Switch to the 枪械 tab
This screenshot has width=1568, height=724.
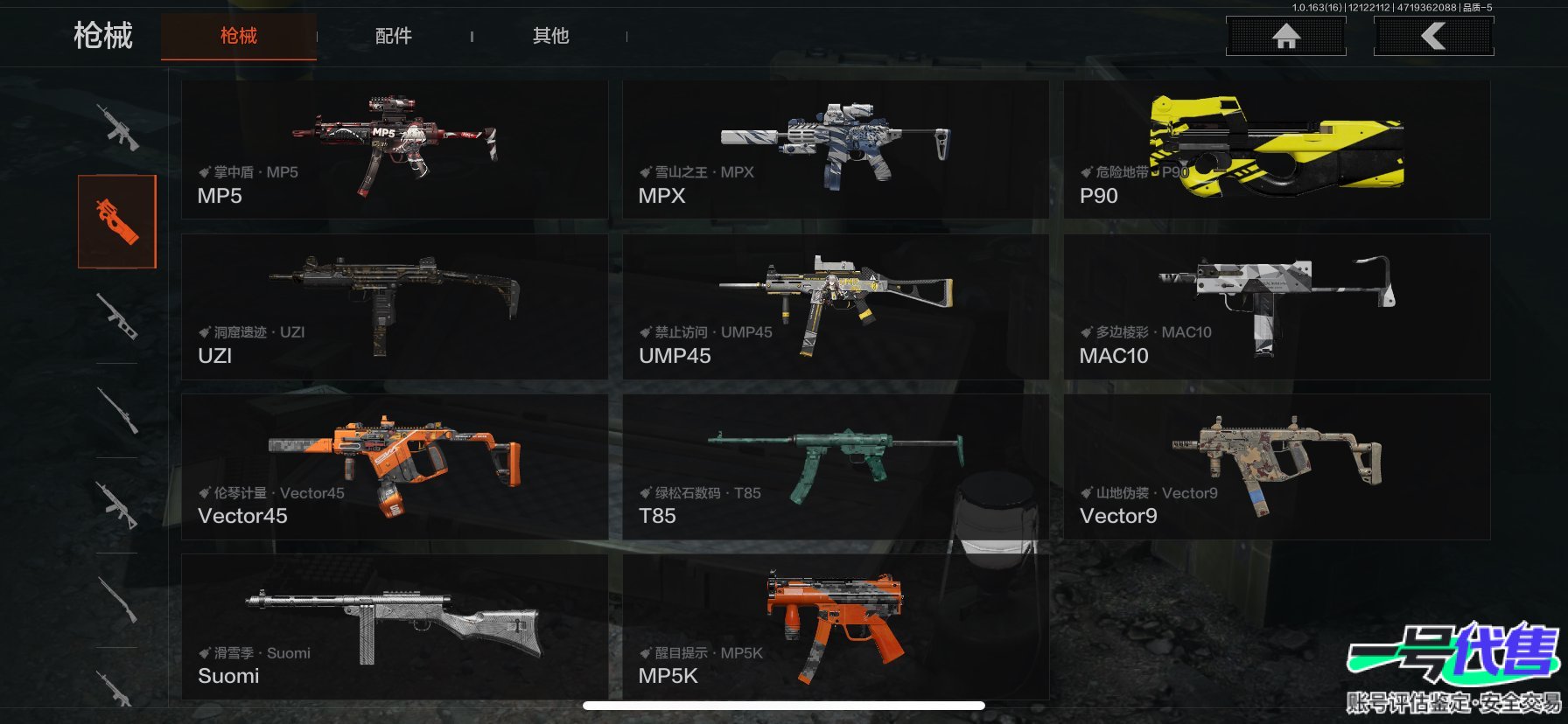click(x=238, y=36)
